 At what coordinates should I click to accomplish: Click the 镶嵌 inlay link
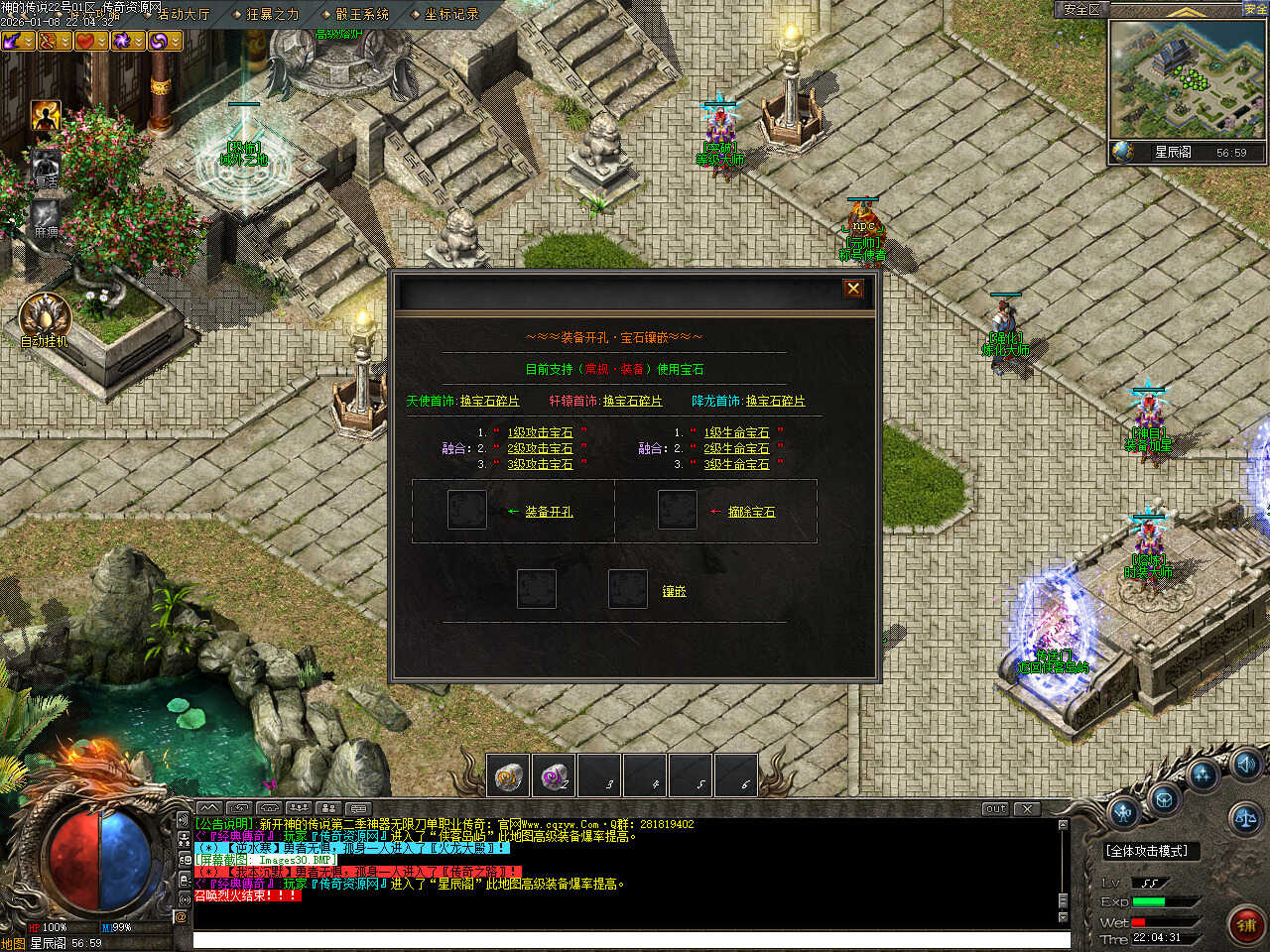coord(674,592)
